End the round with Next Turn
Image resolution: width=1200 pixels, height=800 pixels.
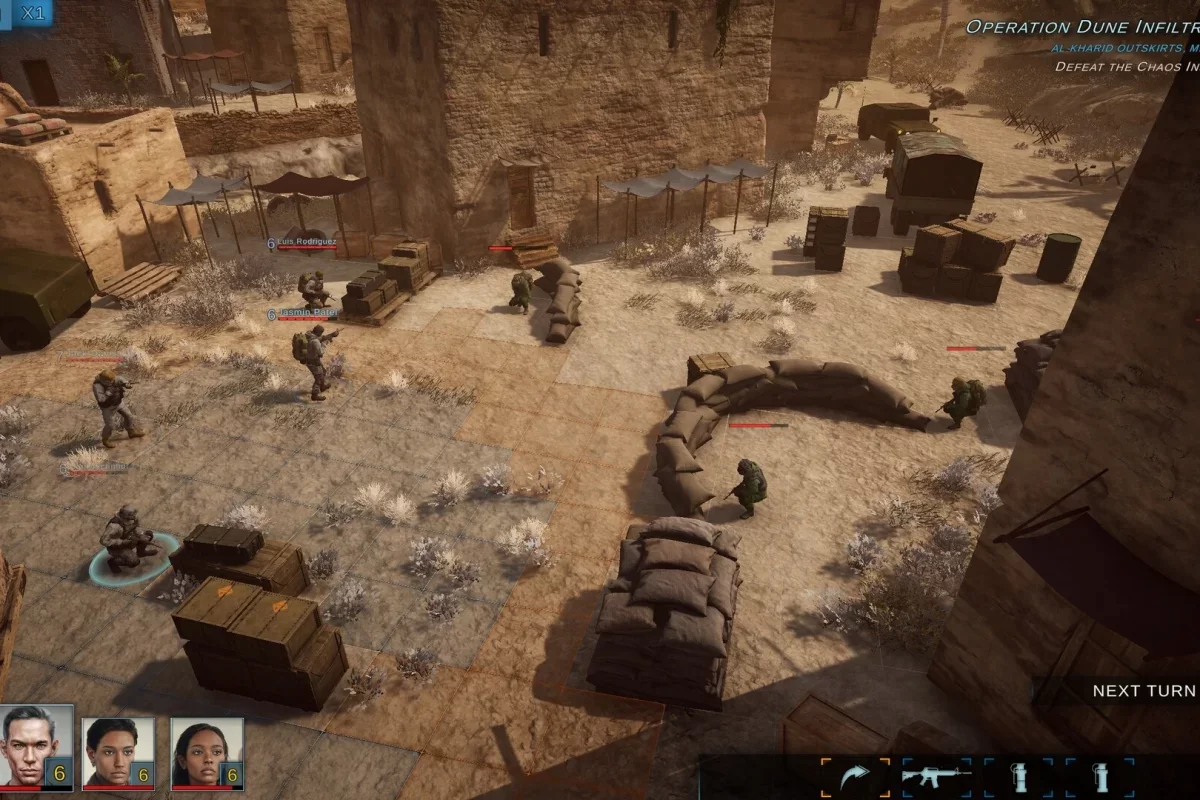click(x=1143, y=691)
